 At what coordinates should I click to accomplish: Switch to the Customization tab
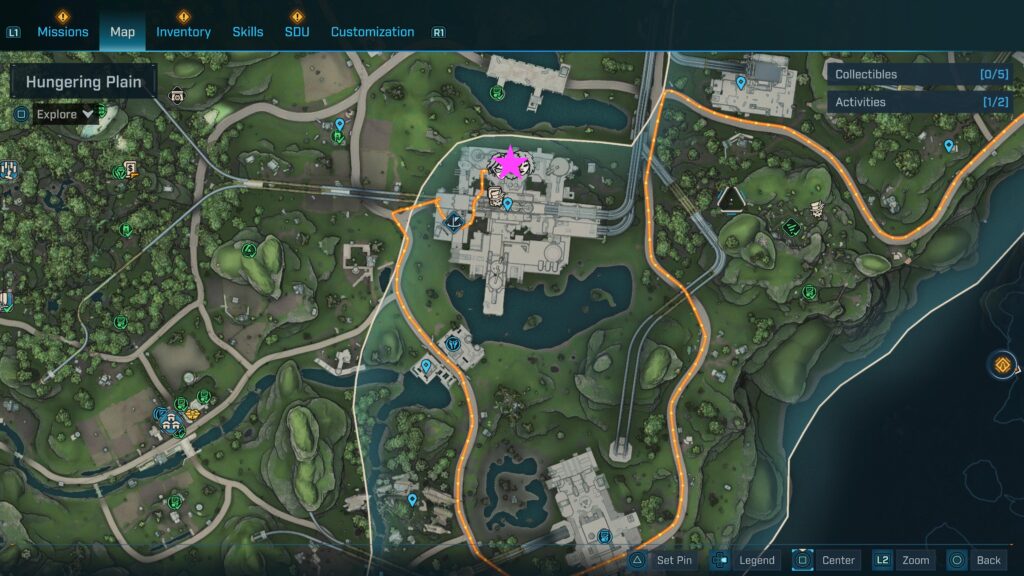[372, 32]
